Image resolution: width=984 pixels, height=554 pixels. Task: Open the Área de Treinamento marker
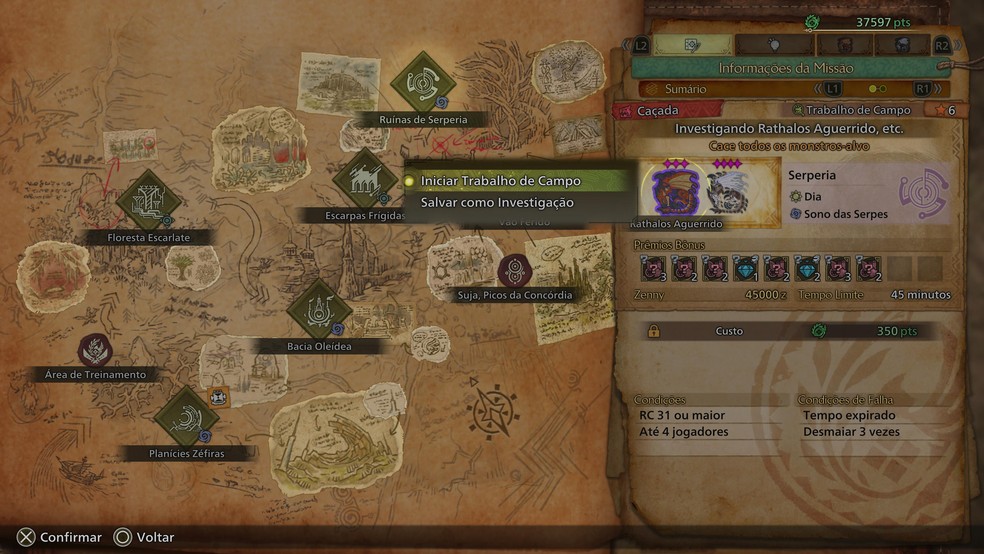[x=95, y=349]
